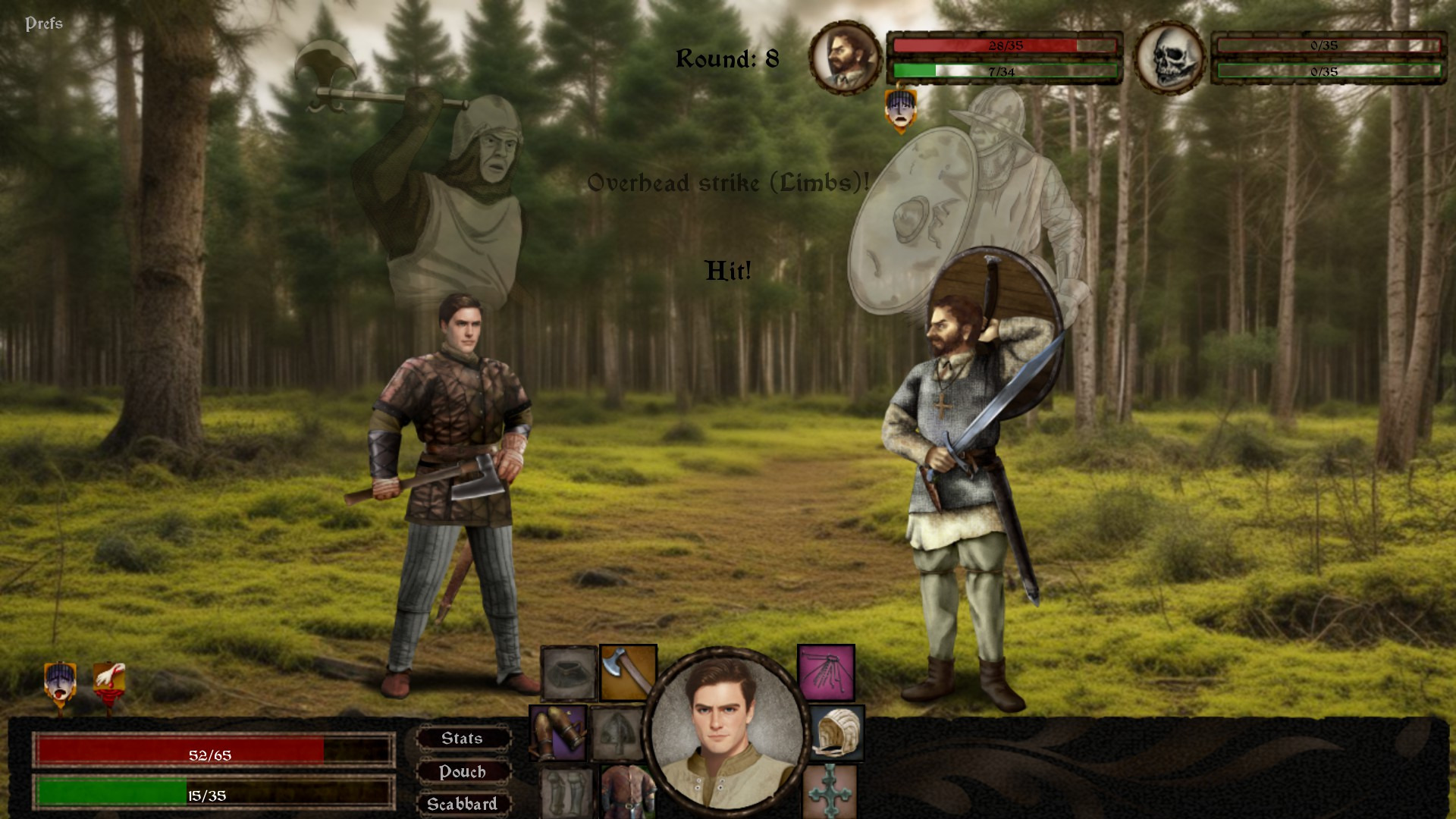The width and height of the screenshot is (1456, 819).
Task: Click the empty neck collar slot
Action: pos(569,673)
